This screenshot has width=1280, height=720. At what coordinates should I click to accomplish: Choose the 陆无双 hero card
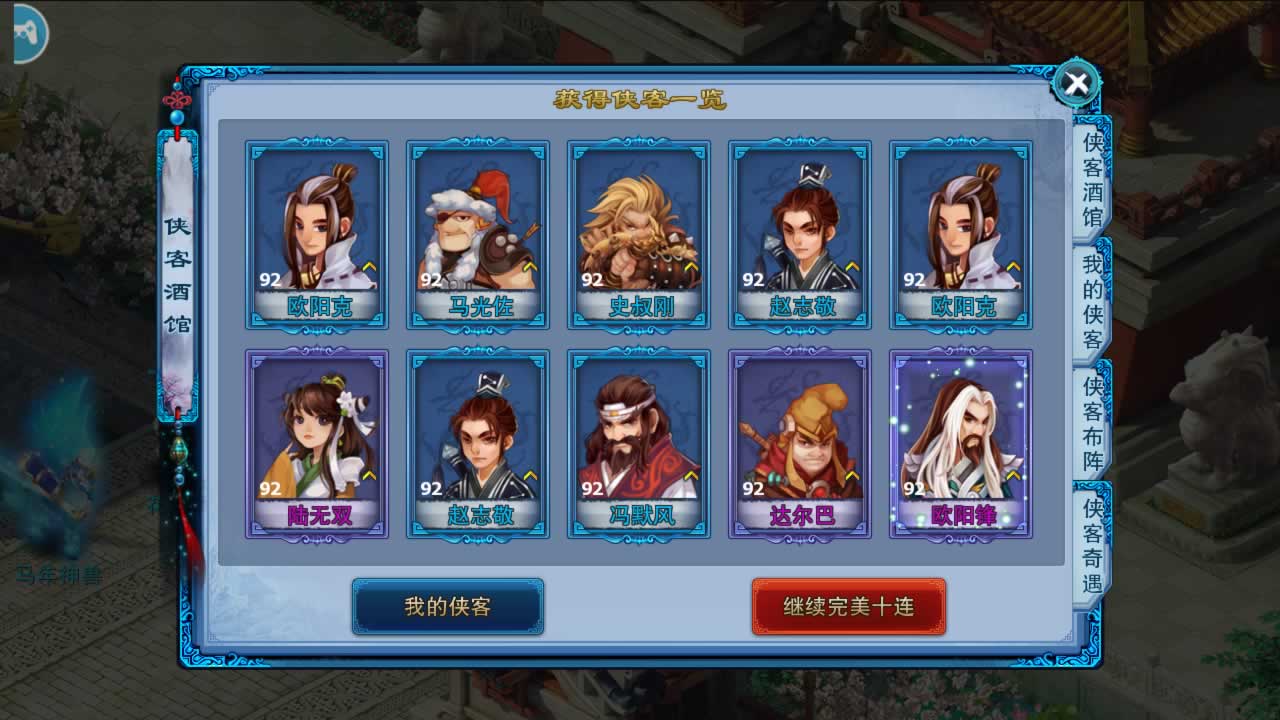point(317,443)
